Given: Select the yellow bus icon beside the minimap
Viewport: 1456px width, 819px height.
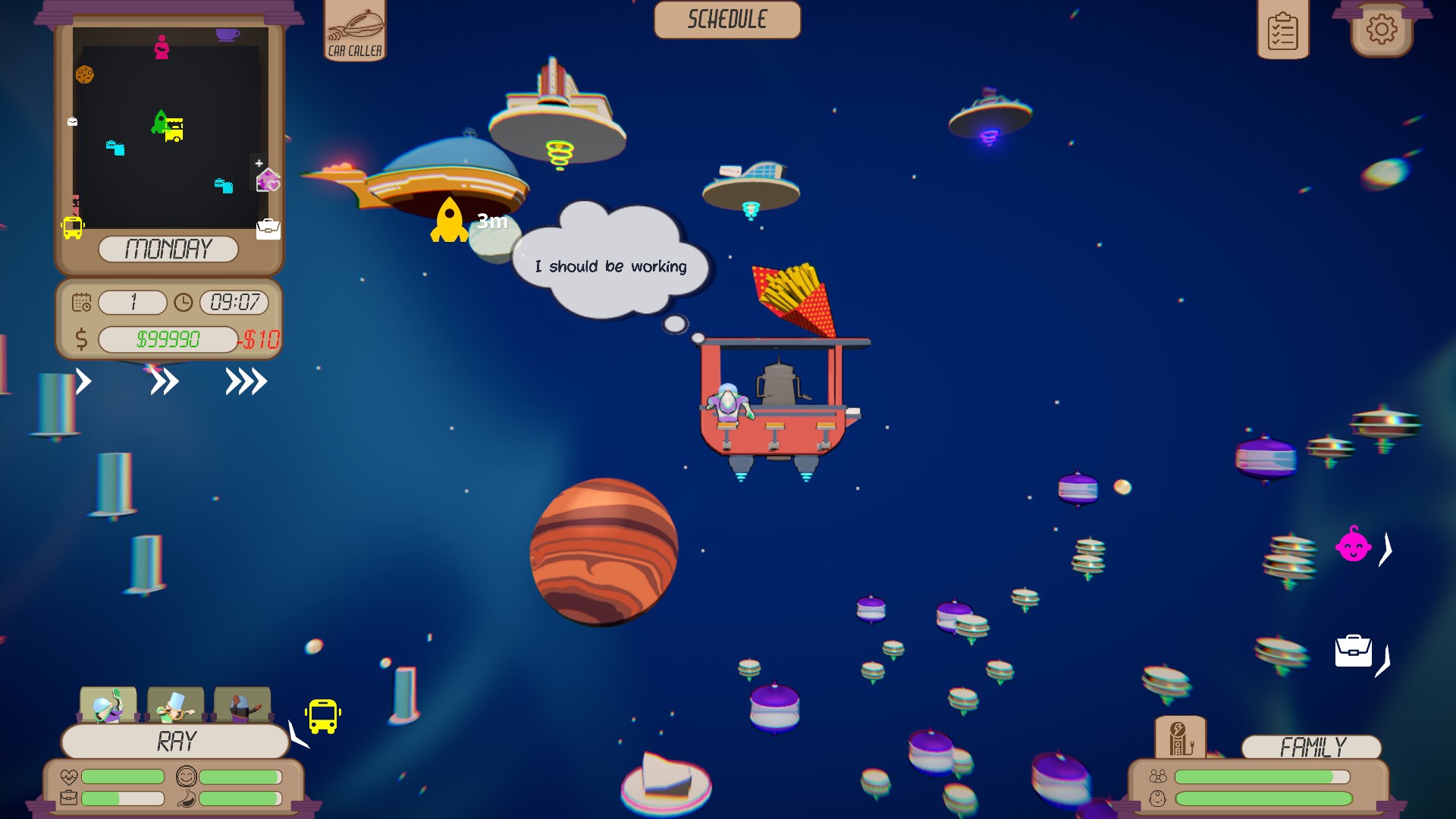Looking at the screenshot, I should click(x=71, y=227).
